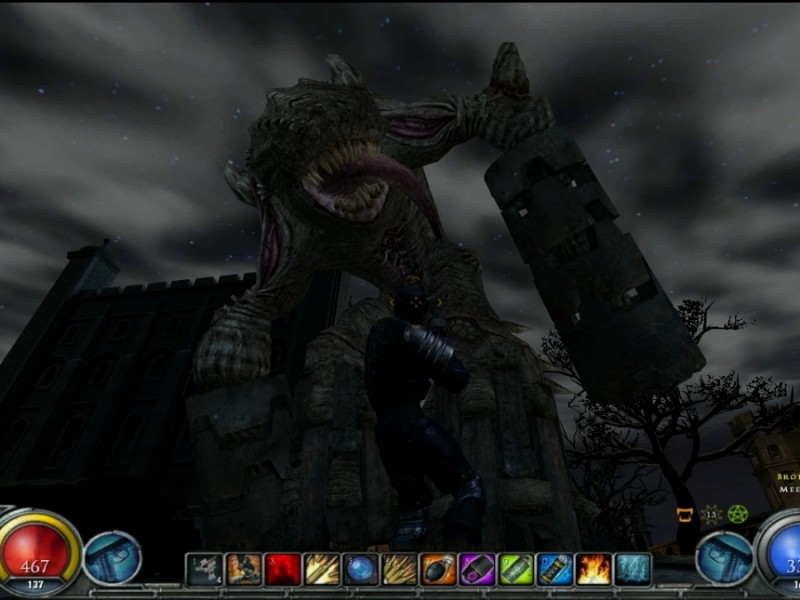Select the green canister grenade slot
Viewport: 800px width, 600px height.
tap(516, 569)
